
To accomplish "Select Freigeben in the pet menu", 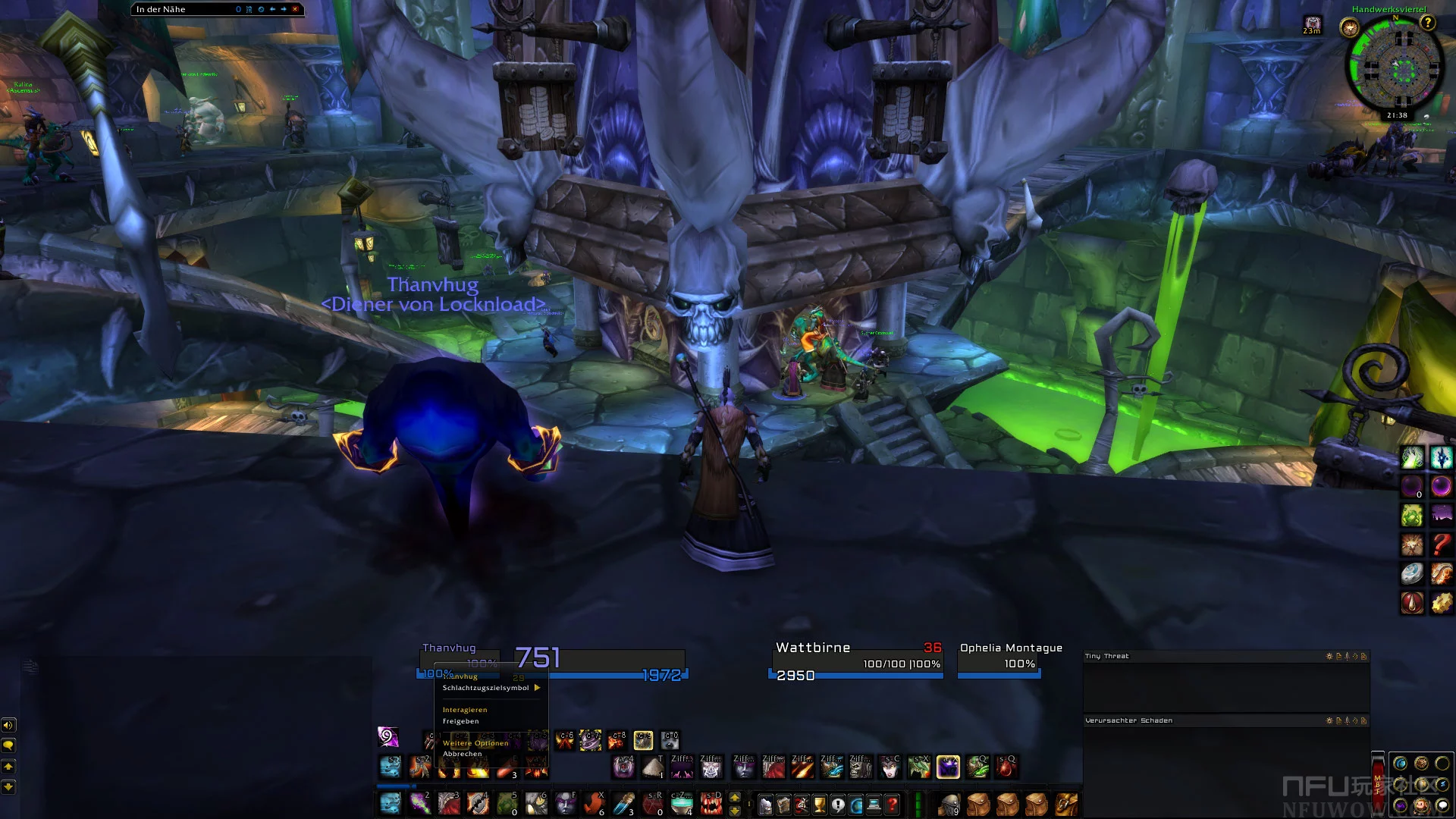I will coord(461,721).
